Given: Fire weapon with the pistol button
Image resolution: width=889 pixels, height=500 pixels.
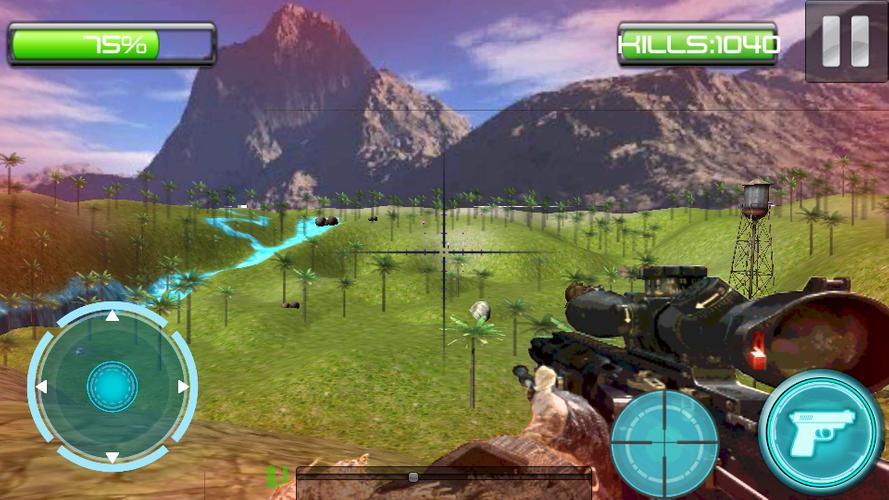Looking at the screenshot, I should (820, 431).
